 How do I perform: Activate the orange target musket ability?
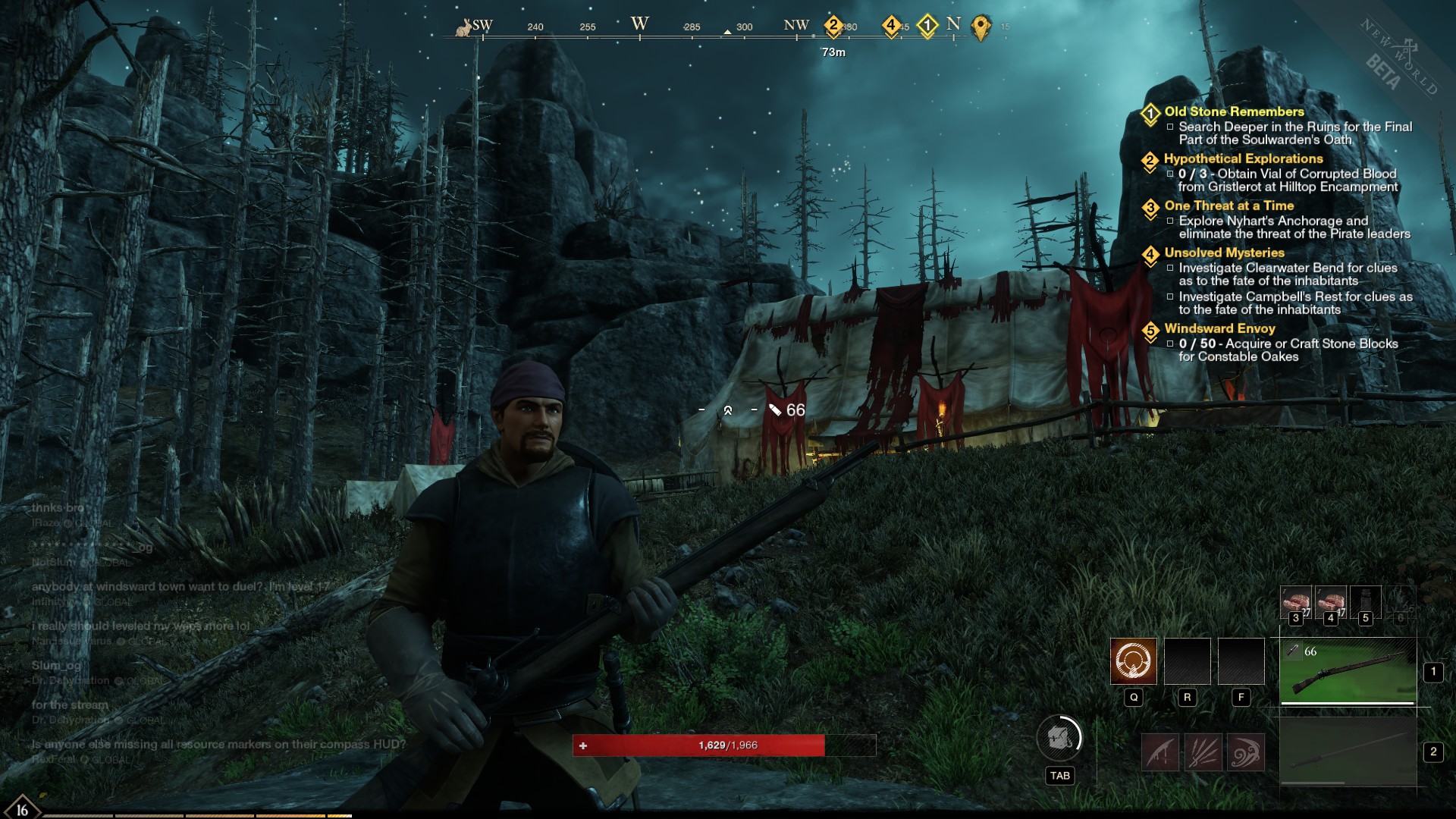point(1134,661)
